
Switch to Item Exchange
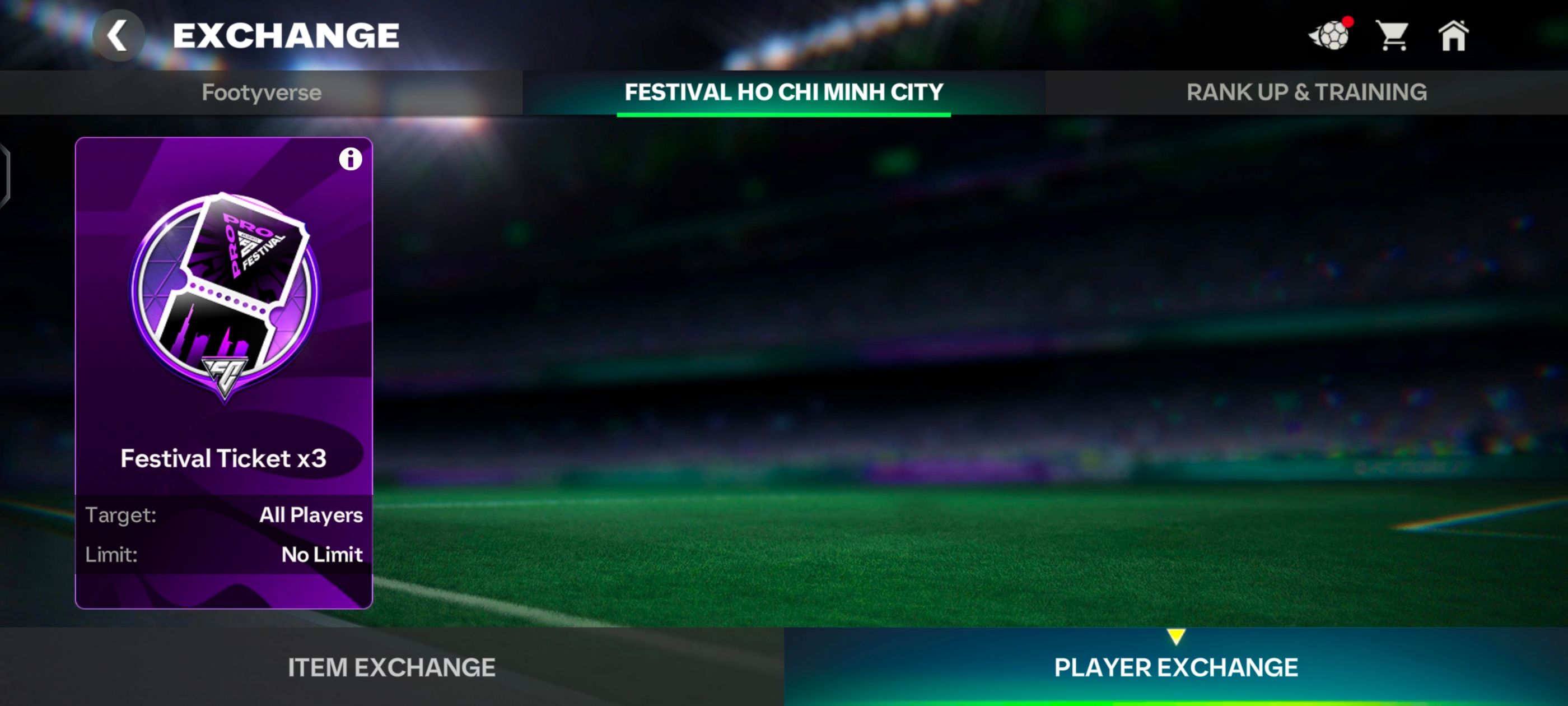(x=391, y=667)
